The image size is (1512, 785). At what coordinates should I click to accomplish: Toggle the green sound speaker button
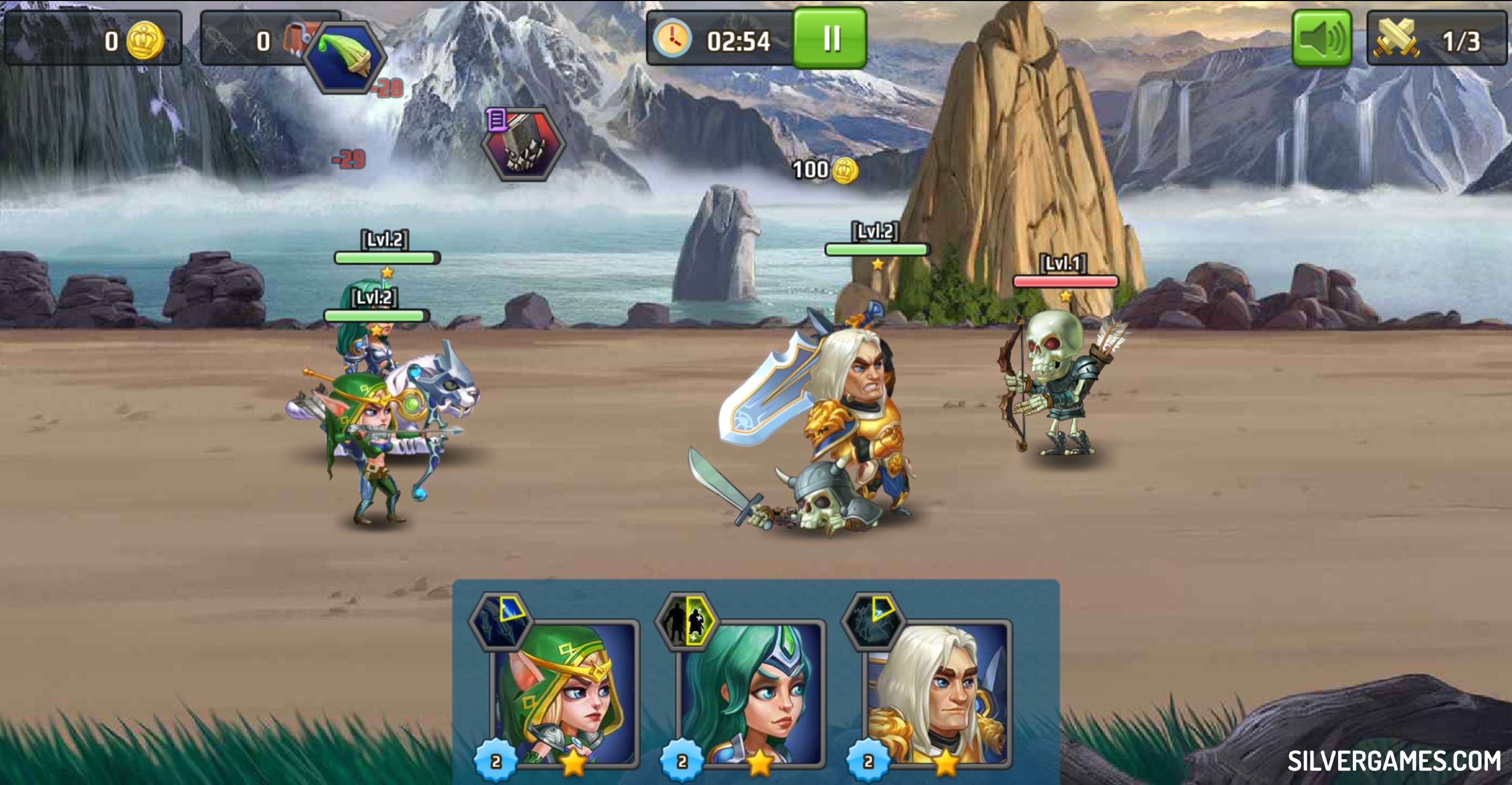pos(1321,39)
